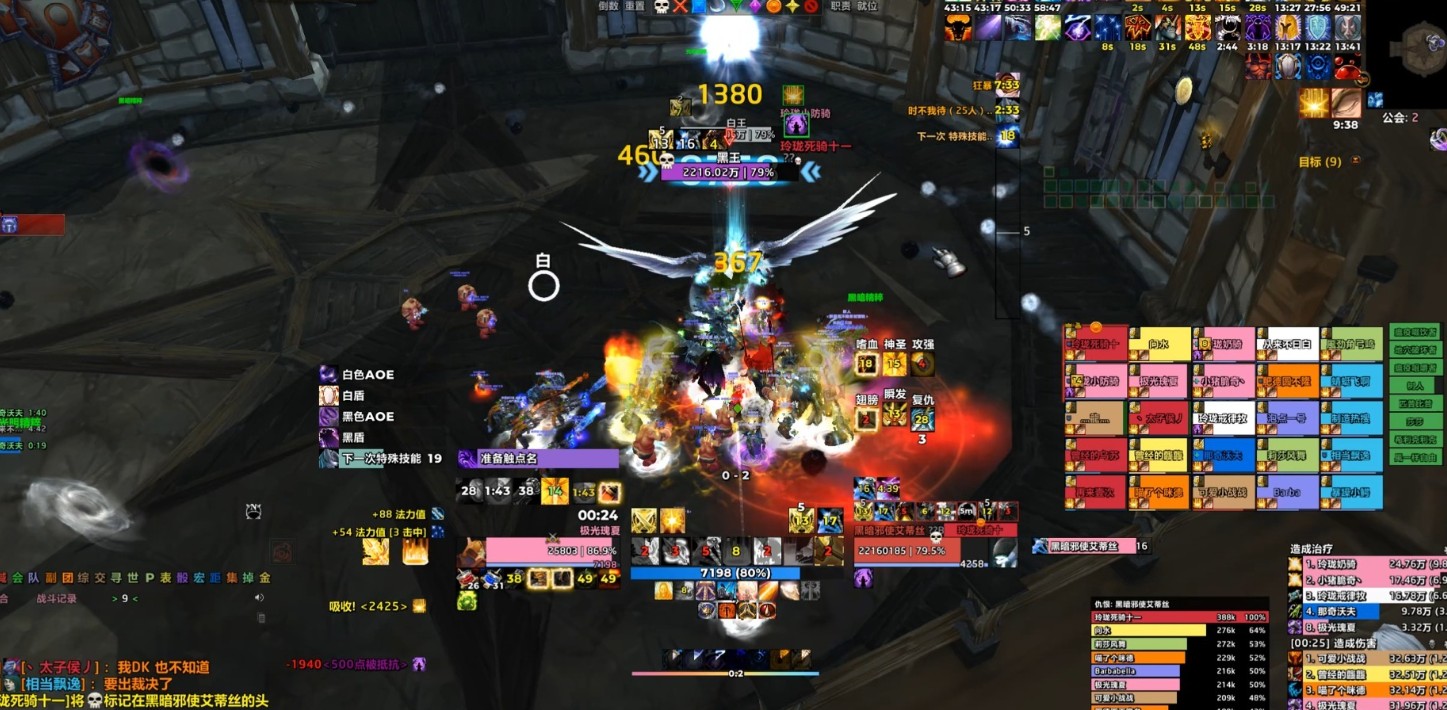Target 从来不日白 in the raid frames
This screenshot has width=1447, height=710.
click(x=1287, y=345)
